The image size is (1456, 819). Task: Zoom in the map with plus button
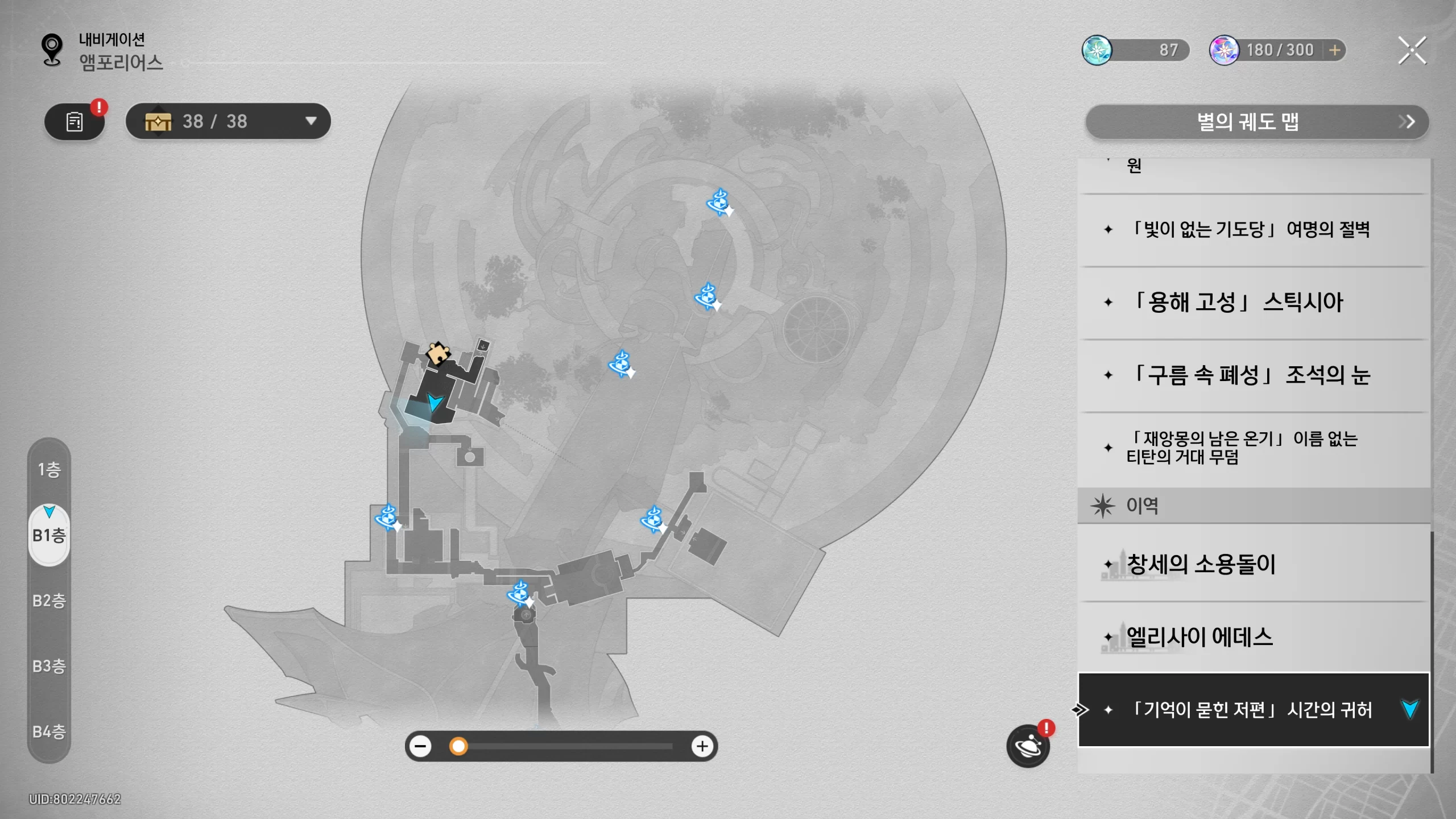click(702, 746)
